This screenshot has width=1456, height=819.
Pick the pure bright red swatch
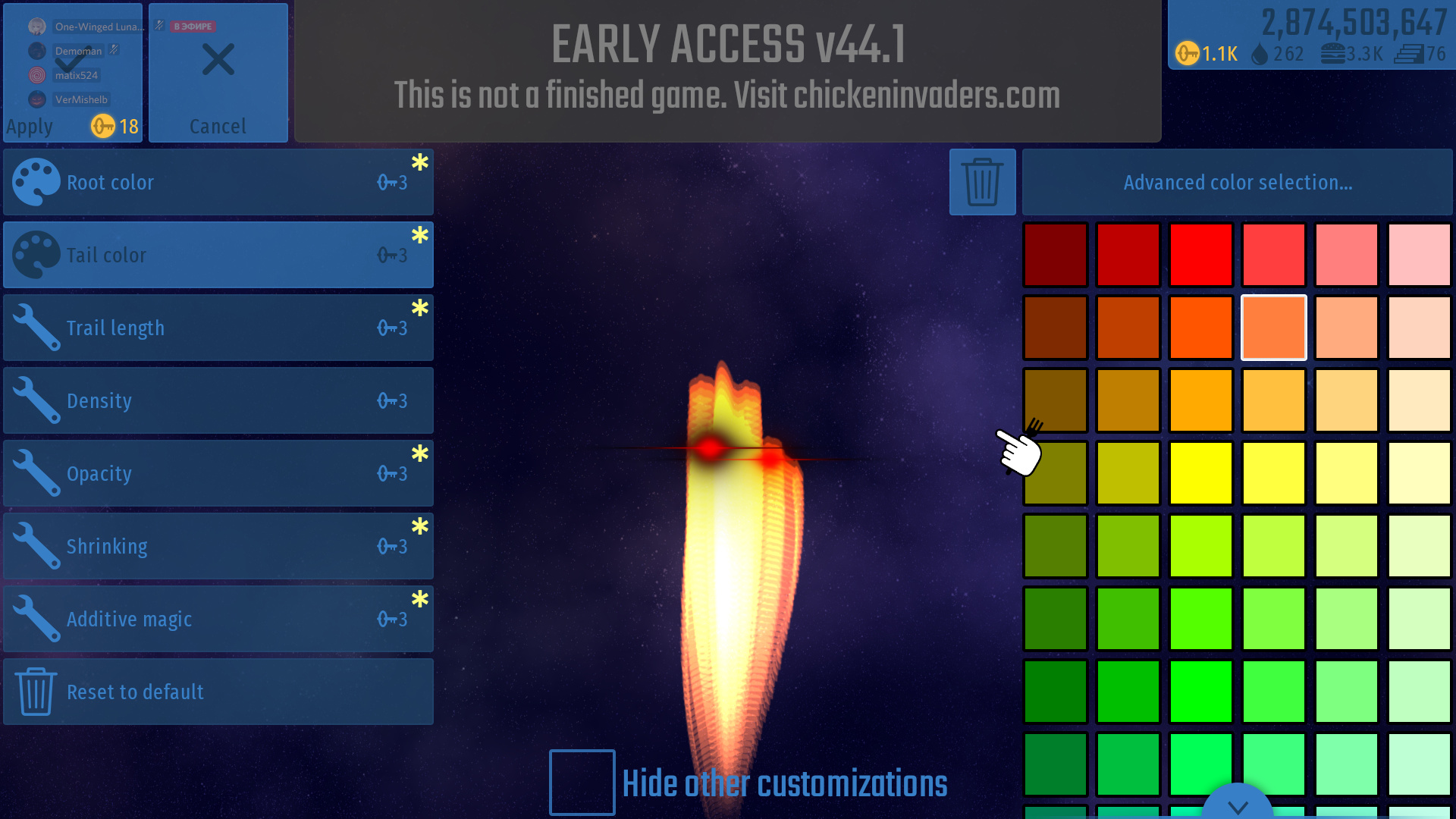pos(1201,255)
